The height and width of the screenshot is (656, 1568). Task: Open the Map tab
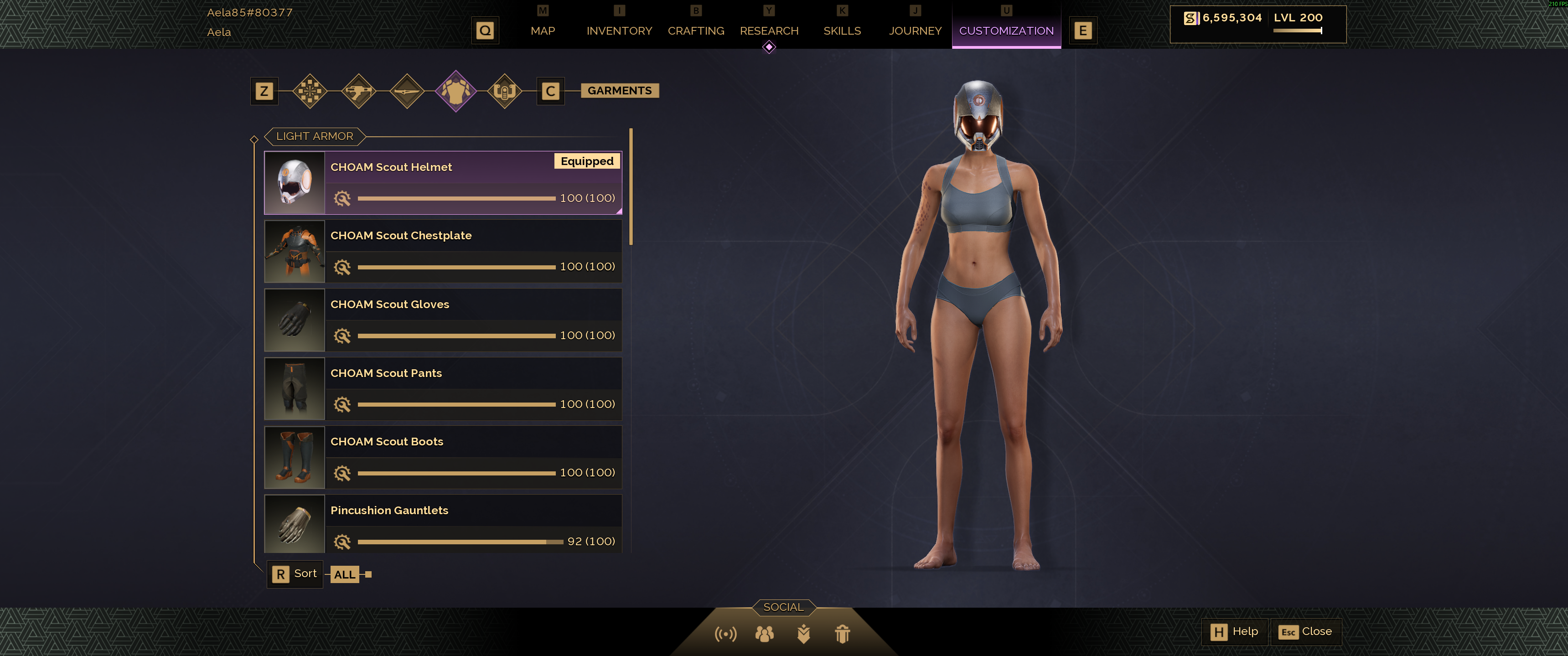tap(542, 31)
